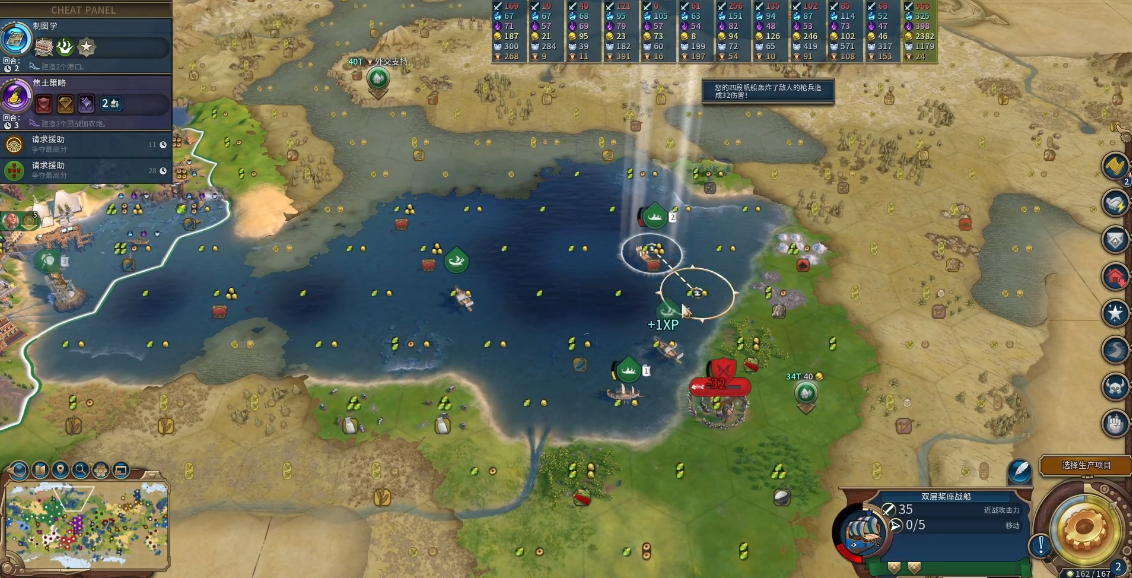Screen dimensions: 1132x578
Task: Click the 选择生产项目 production notification
Action: tap(1085, 465)
